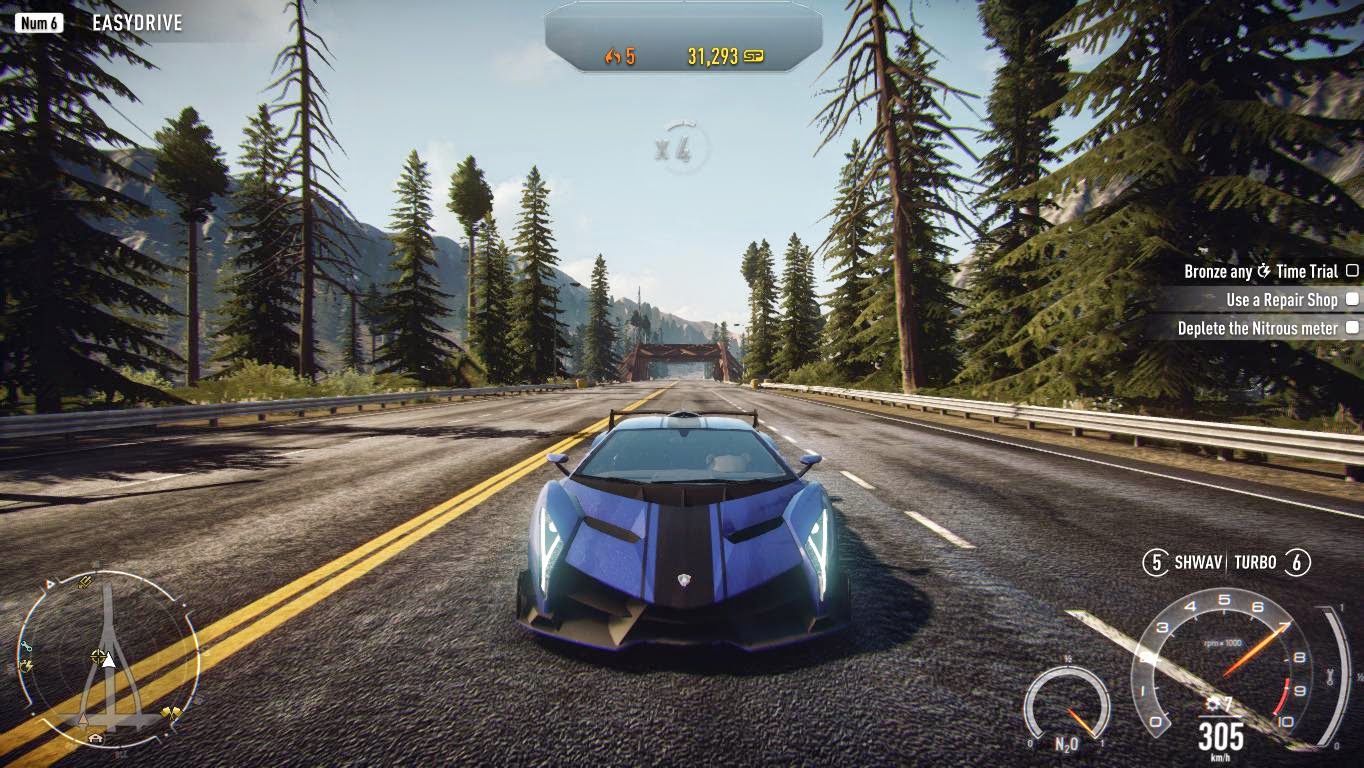Screen dimensions: 1364x768
Task: Select the crosshair player marker in the minimap
Action: click(x=97, y=655)
